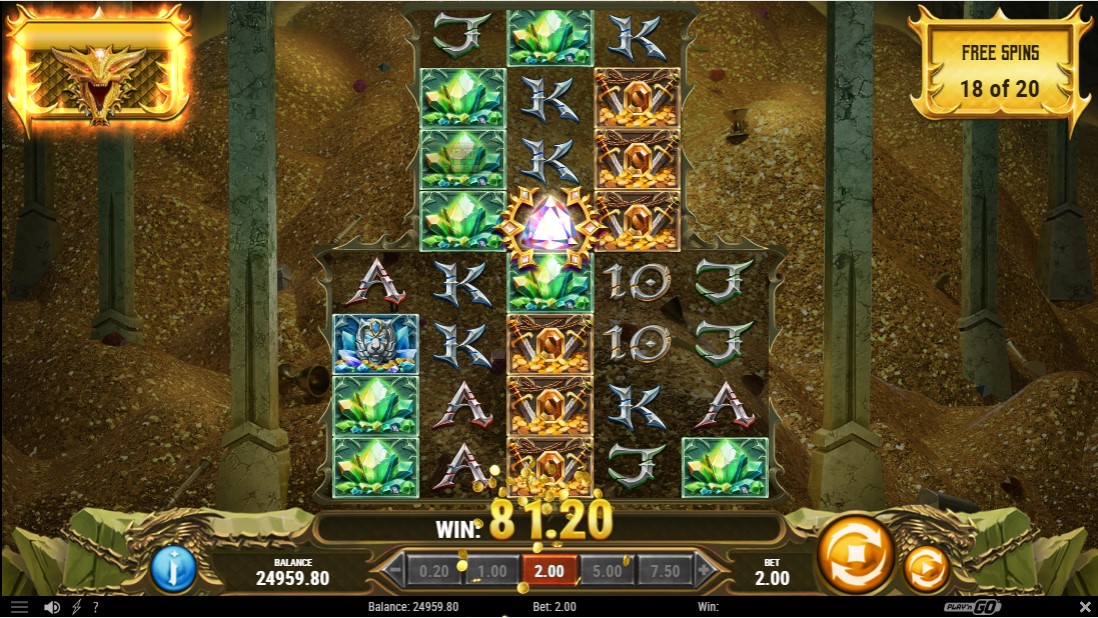Viewport: 1098px width, 618px height.
Task: Increase bet with the plus arrow
Action: tap(705, 572)
